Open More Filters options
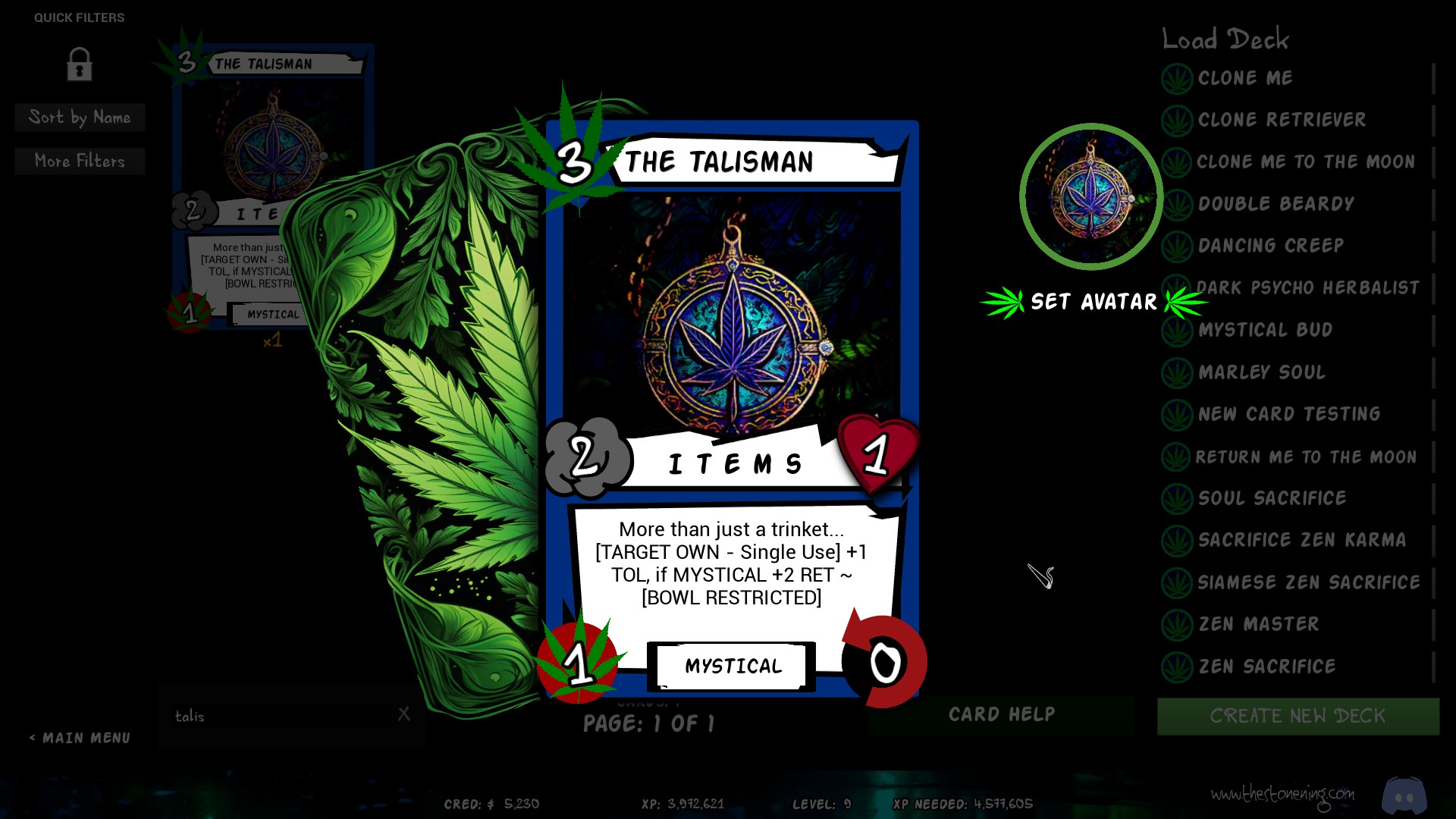The width and height of the screenshot is (1456, 819). click(80, 161)
